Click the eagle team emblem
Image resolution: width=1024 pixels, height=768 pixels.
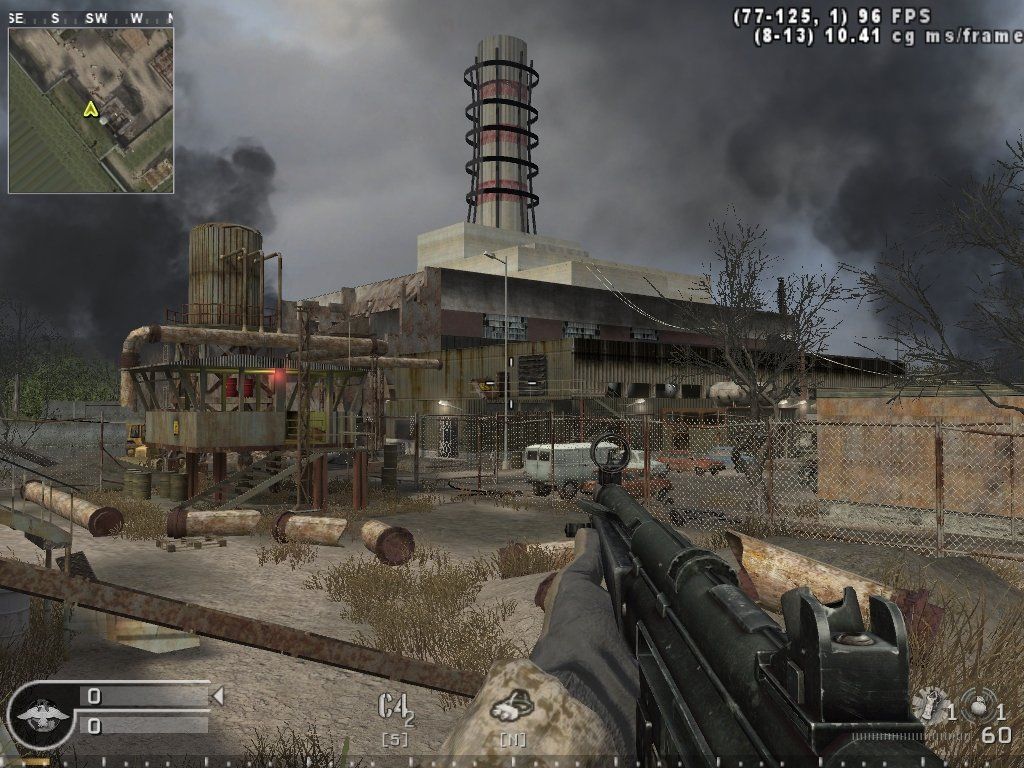[x=42, y=714]
